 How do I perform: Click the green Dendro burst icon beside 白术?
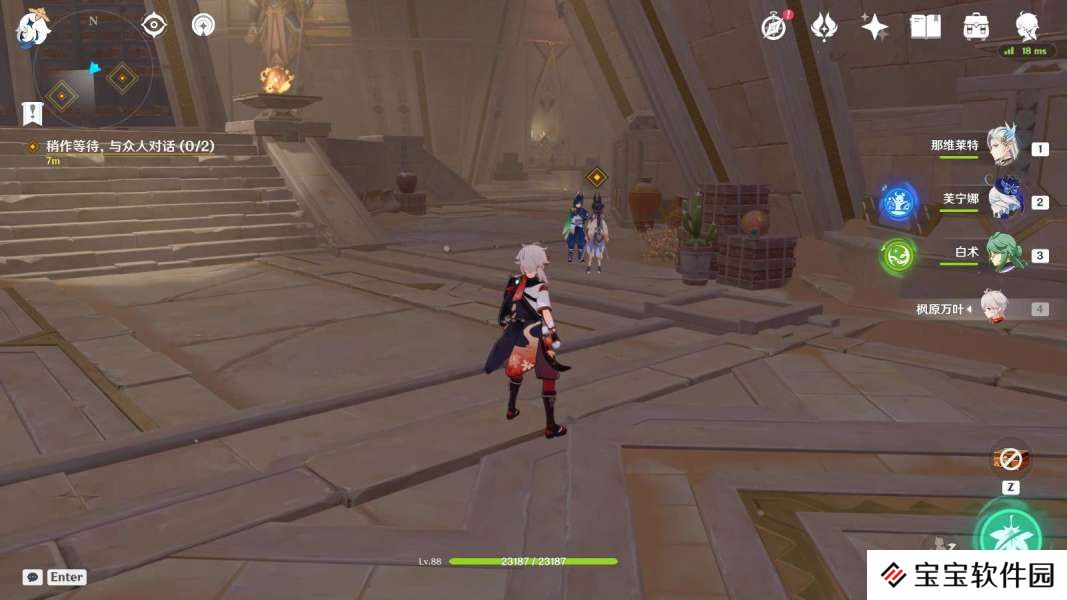point(899,256)
